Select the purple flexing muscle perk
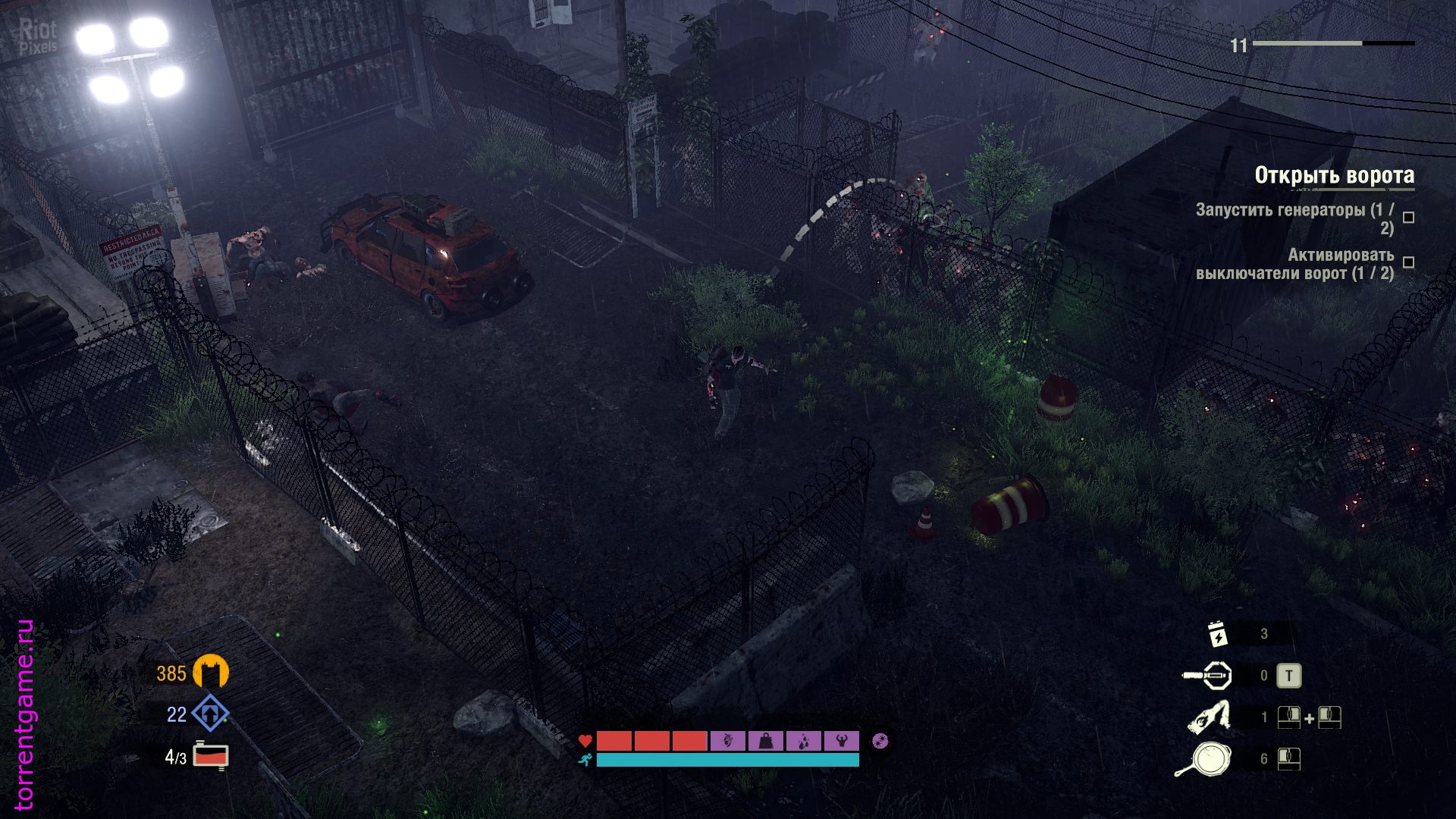Viewport: 1456px width, 819px height. (x=840, y=740)
